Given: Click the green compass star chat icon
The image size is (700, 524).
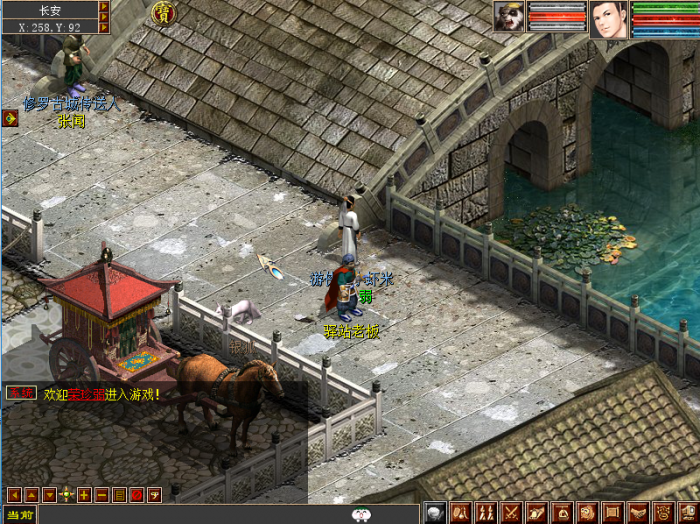Looking at the screenshot, I should (x=66, y=494).
